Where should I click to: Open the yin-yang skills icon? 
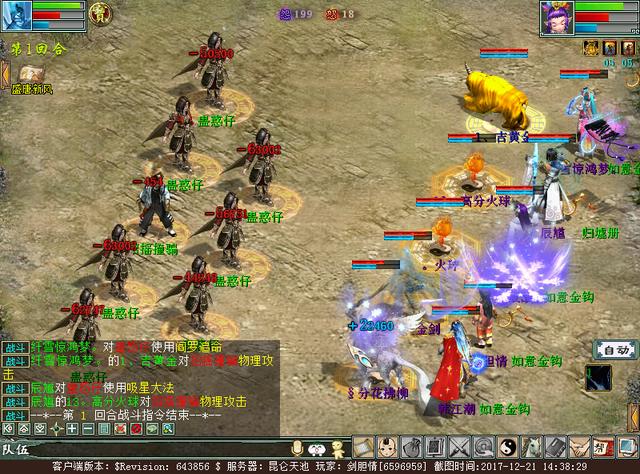tap(506, 447)
